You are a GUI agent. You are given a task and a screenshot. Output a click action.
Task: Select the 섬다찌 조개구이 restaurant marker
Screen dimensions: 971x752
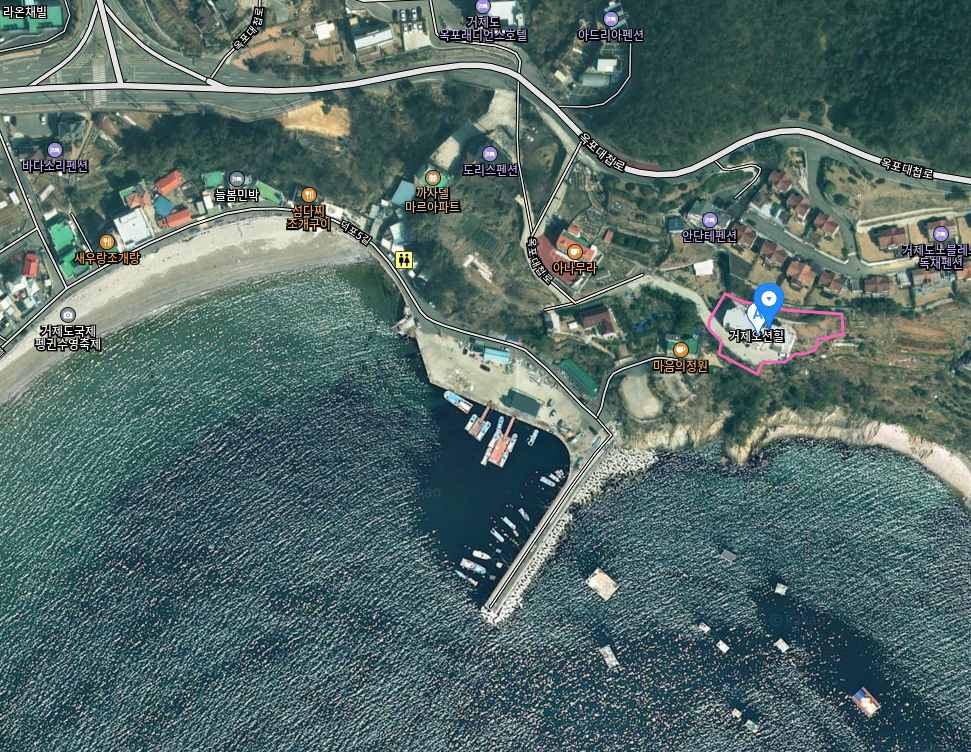click(x=309, y=195)
